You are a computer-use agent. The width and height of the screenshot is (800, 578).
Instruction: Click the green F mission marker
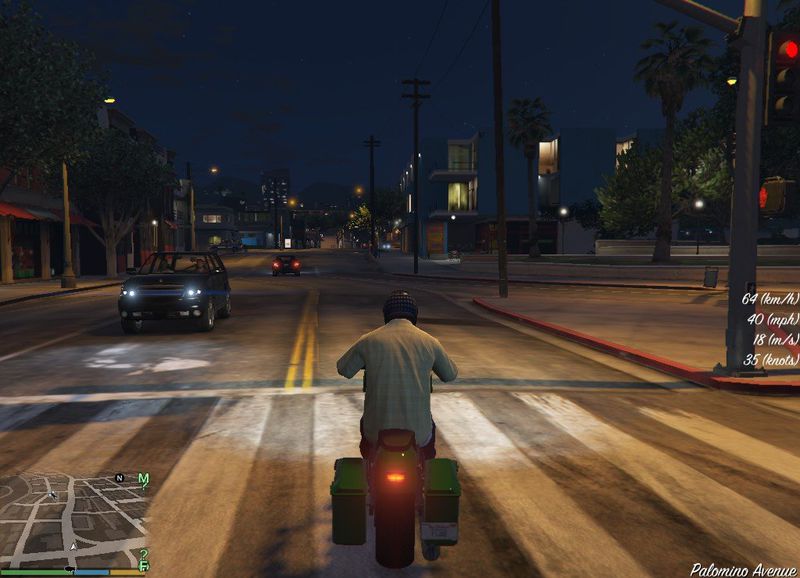[x=144, y=566]
